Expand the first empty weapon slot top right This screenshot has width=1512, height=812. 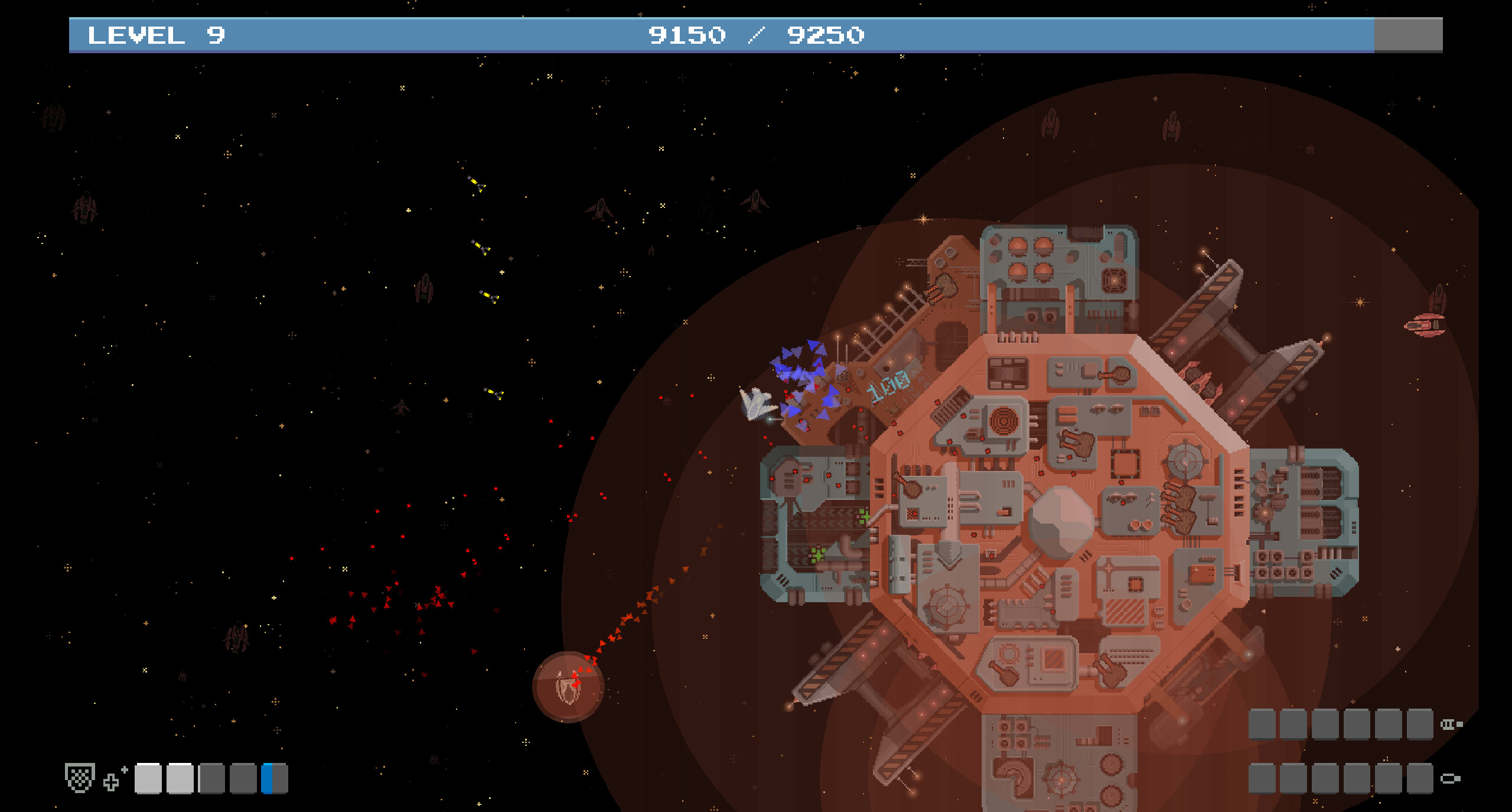1262,724
